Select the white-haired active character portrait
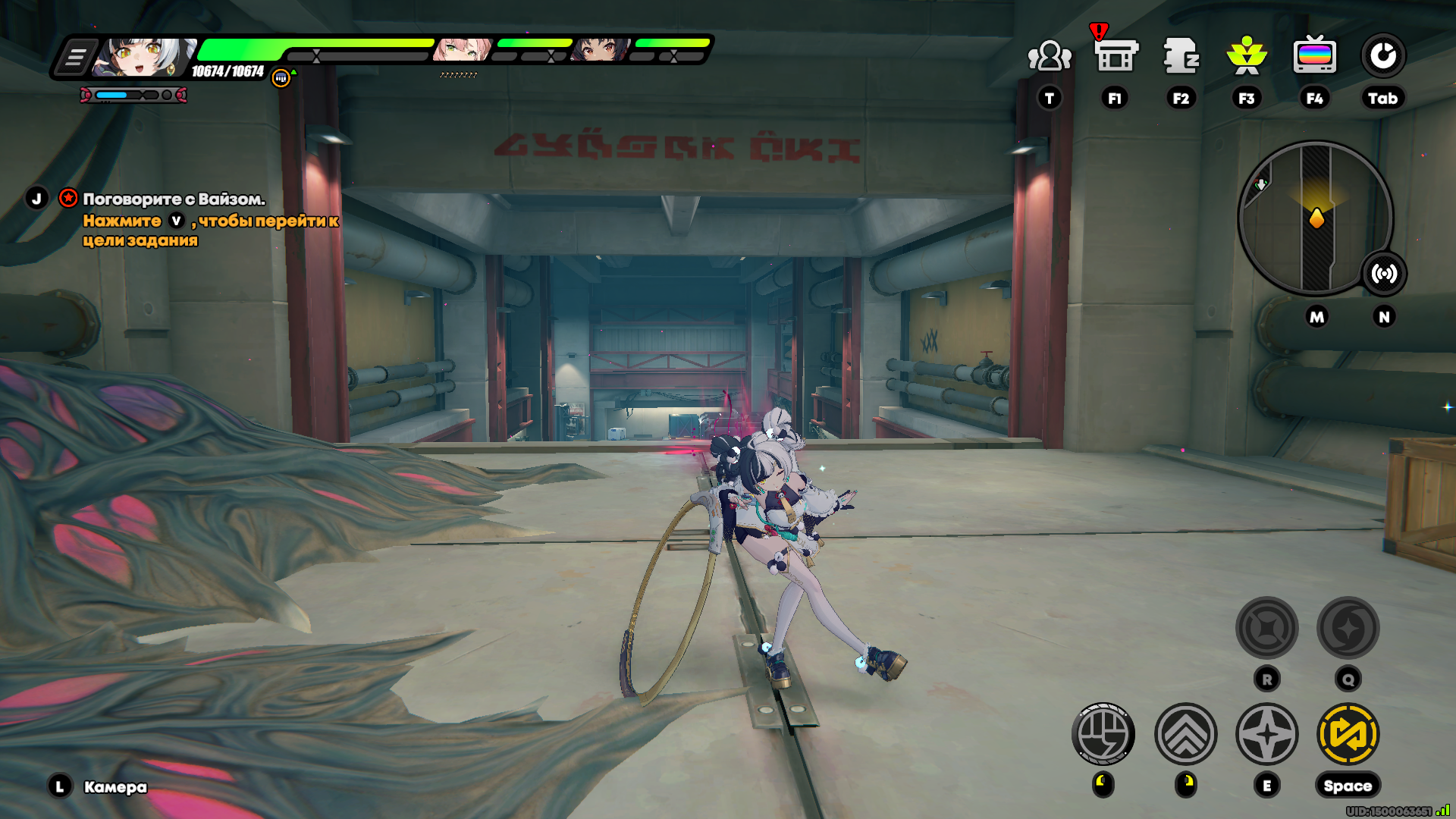1456x819 pixels. point(143,58)
